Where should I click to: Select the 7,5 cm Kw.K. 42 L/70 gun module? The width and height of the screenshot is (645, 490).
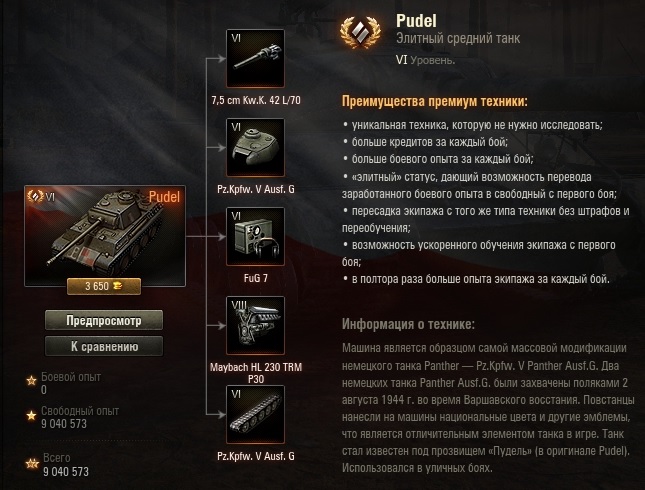pos(256,58)
